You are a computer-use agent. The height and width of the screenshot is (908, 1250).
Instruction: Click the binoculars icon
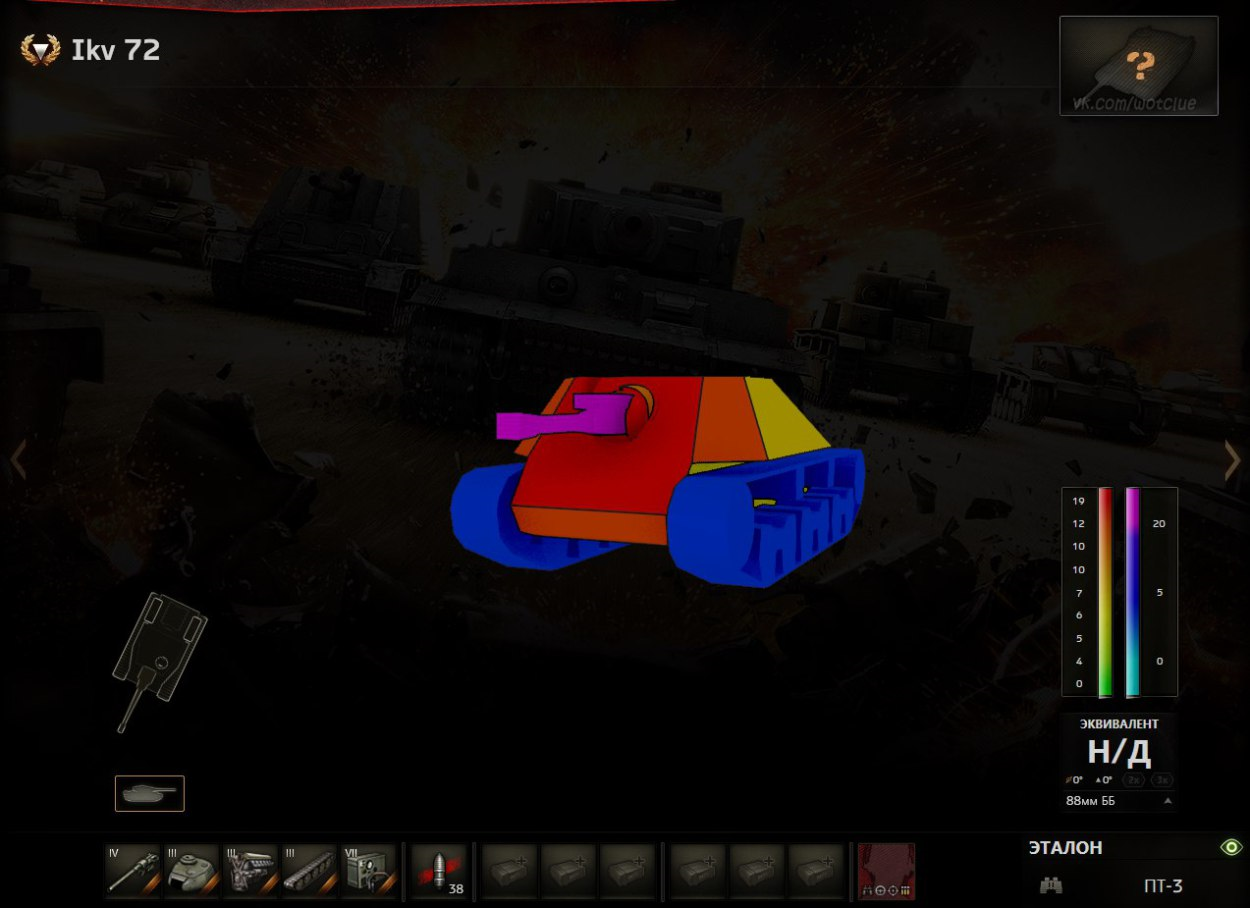[1051, 886]
